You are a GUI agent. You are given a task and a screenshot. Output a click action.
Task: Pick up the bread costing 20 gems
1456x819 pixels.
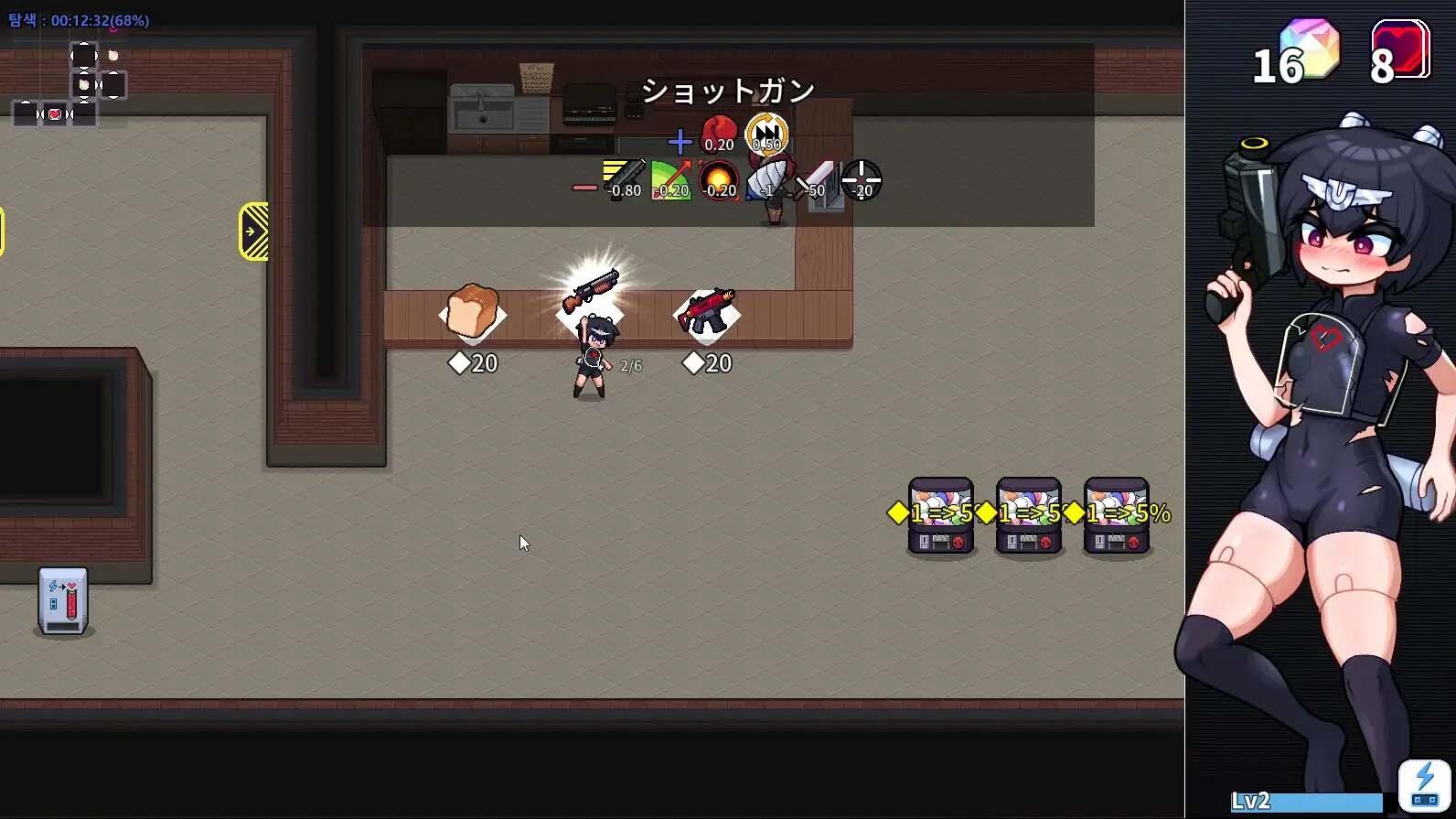click(x=473, y=311)
